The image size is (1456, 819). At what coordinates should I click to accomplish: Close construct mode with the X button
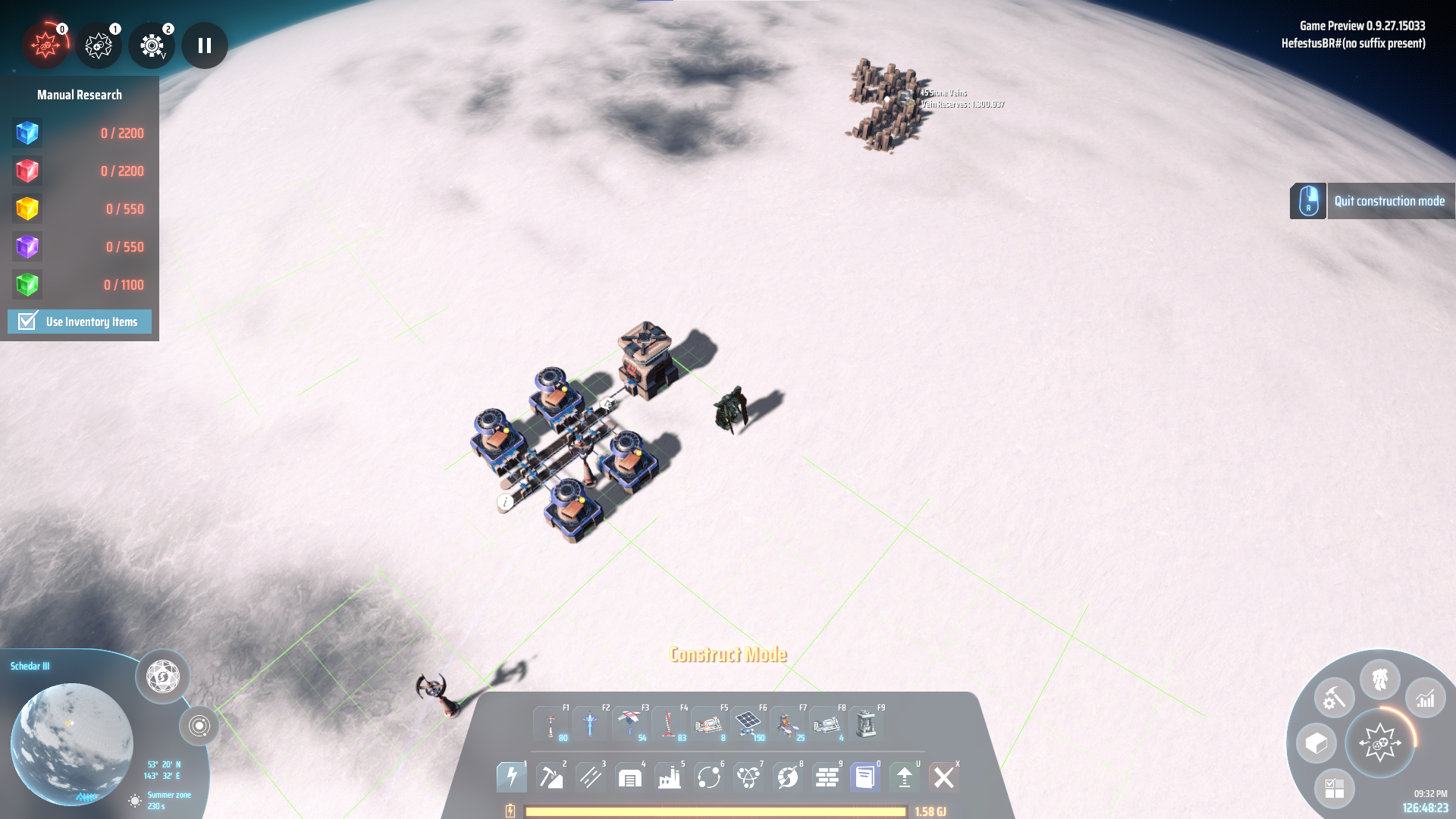point(944,777)
